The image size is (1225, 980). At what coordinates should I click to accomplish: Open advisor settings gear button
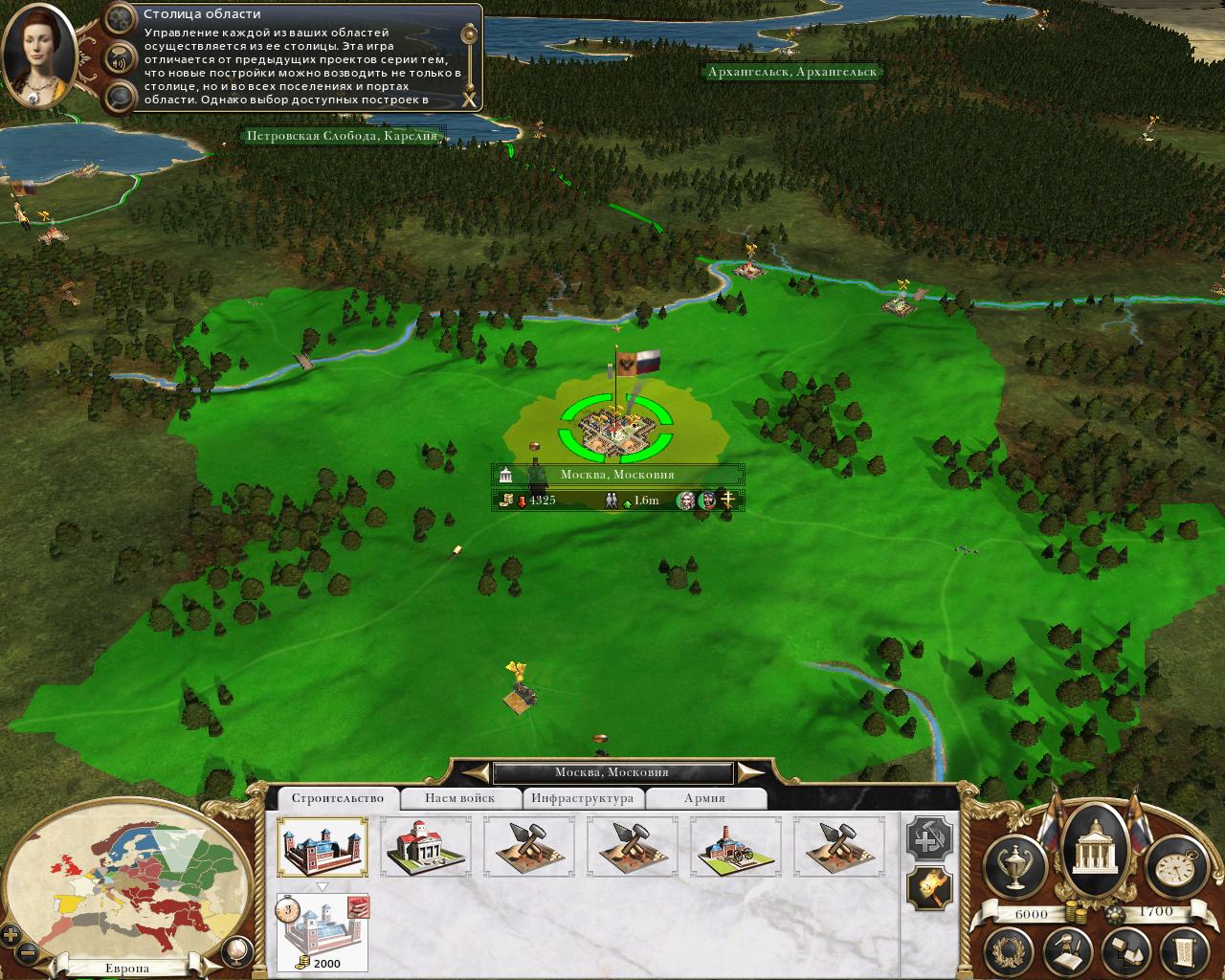[x=120, y=18]
